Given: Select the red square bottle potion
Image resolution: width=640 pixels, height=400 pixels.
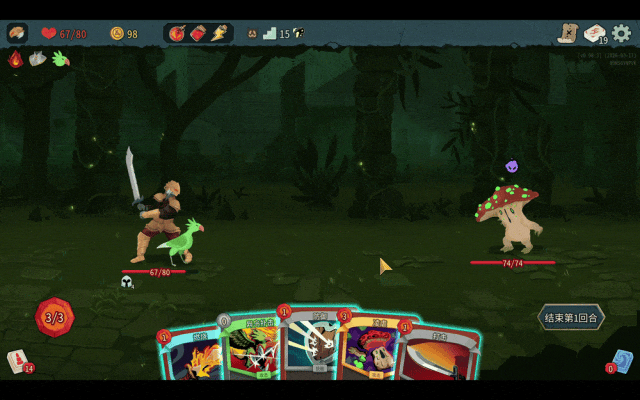Looking at the screenshot, I should [x=198, y=33].
